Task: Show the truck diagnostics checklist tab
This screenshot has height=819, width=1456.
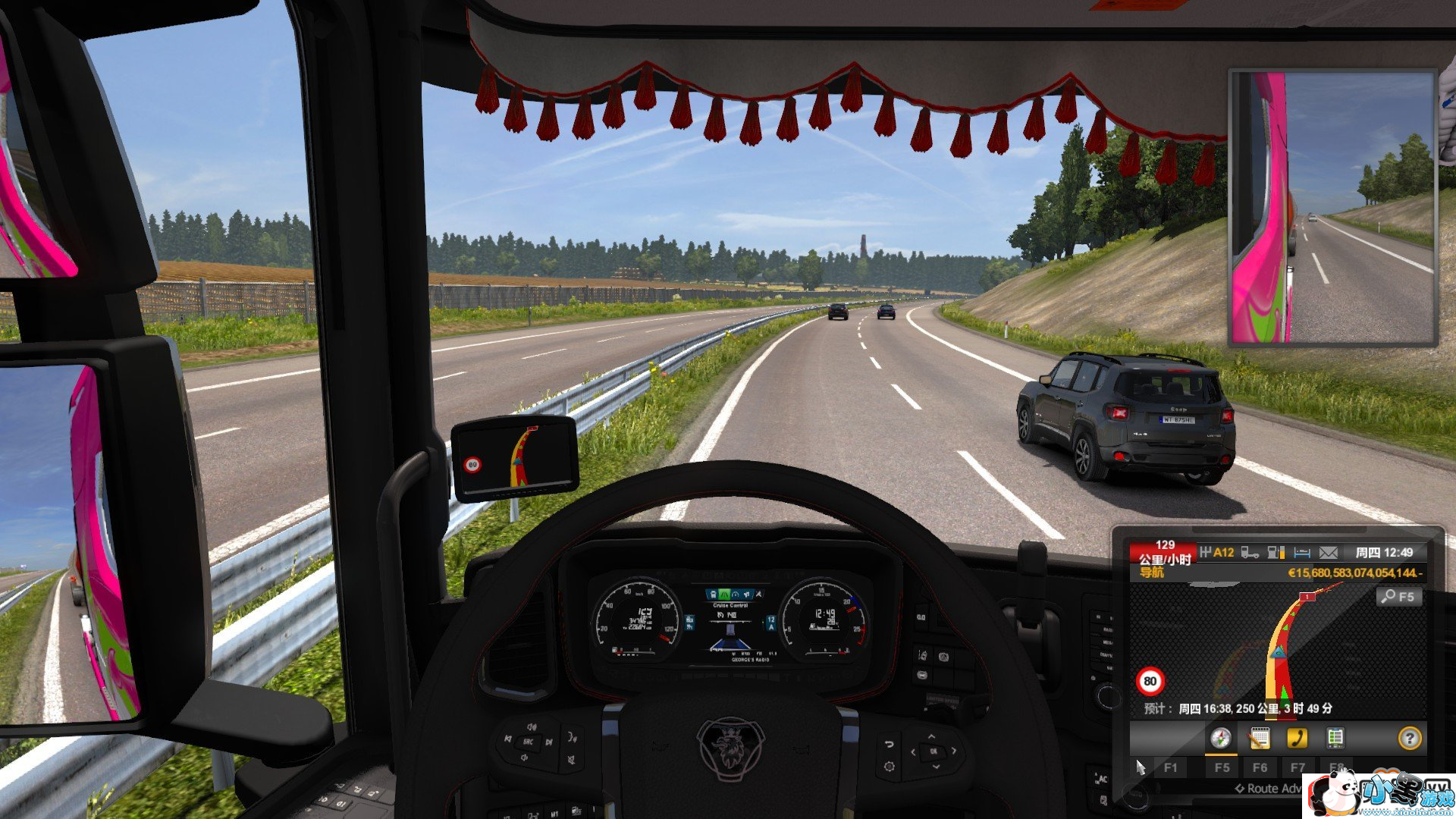Action: (1335, 738)
